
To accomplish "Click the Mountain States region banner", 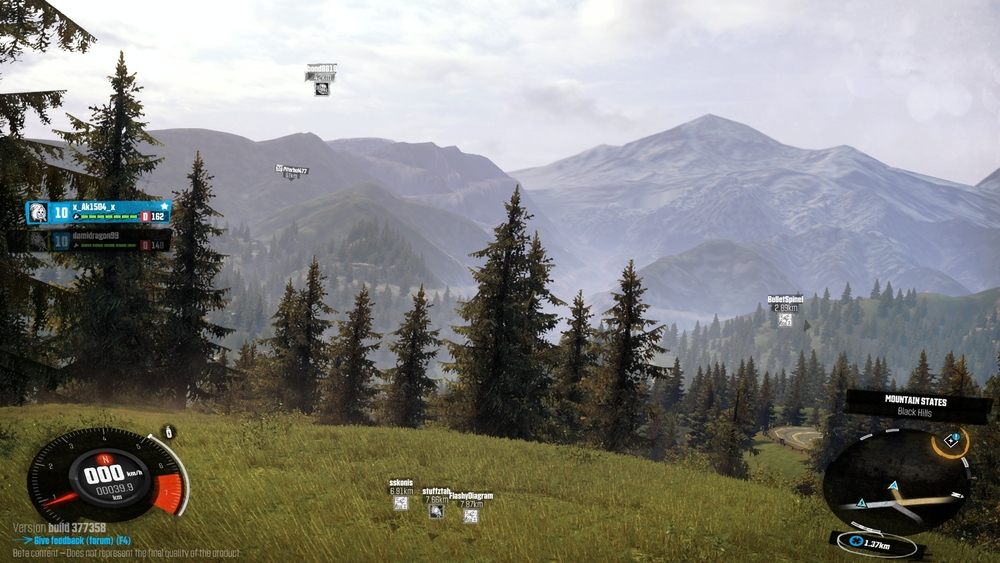I will (918, 404).
